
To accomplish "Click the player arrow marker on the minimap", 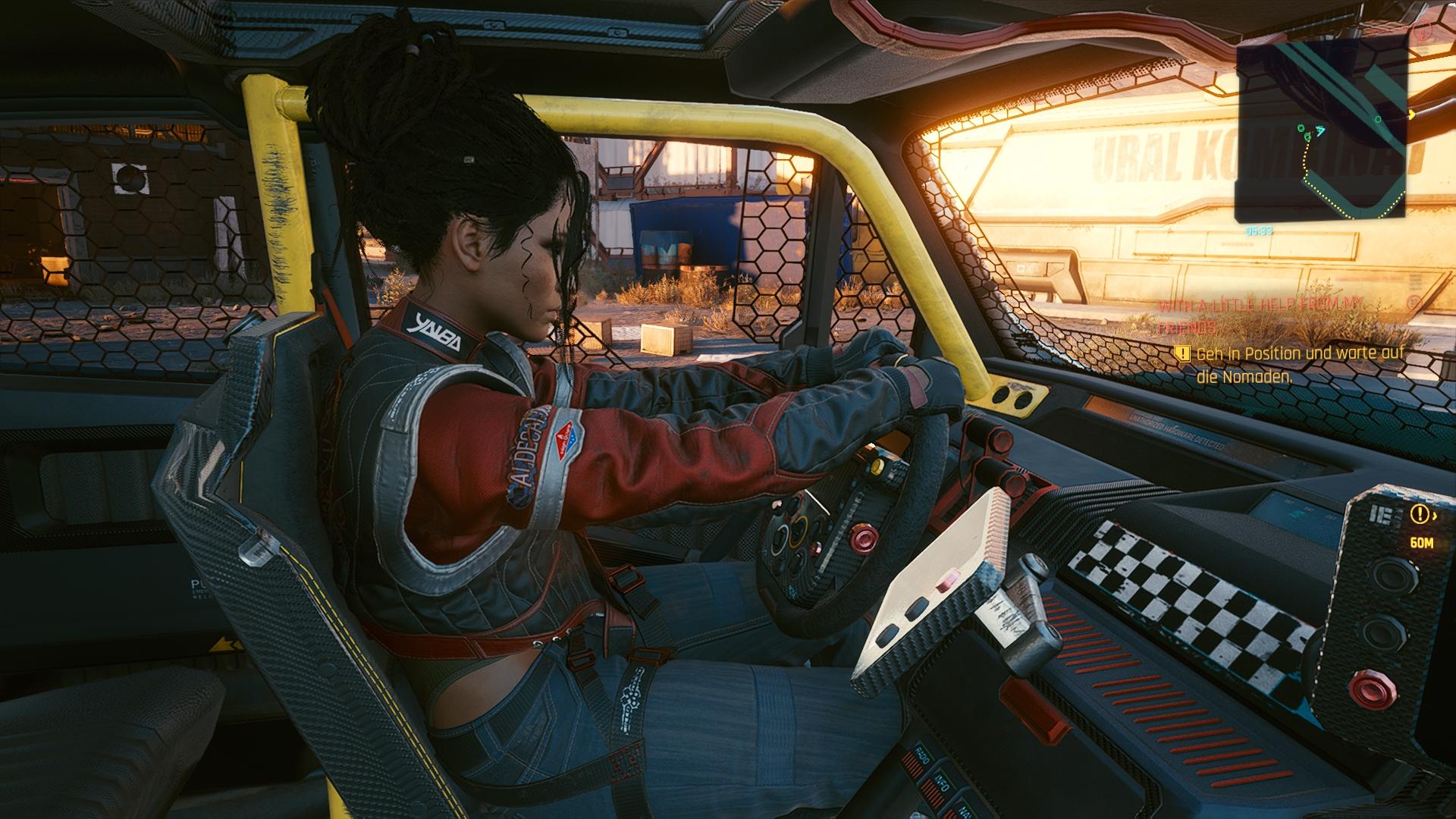I will click(x=1320, y=130).
